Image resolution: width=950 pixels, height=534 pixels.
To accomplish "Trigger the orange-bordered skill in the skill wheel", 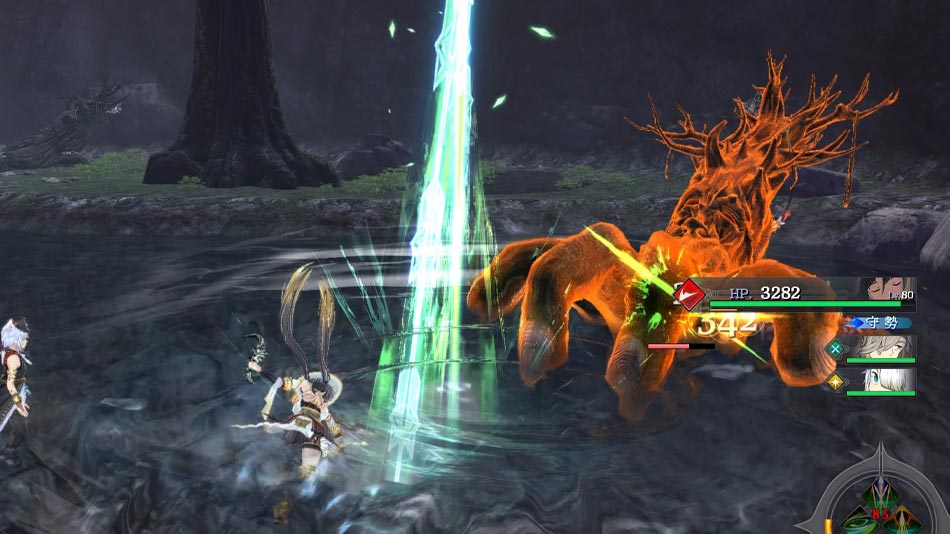I will pos(903,519).
